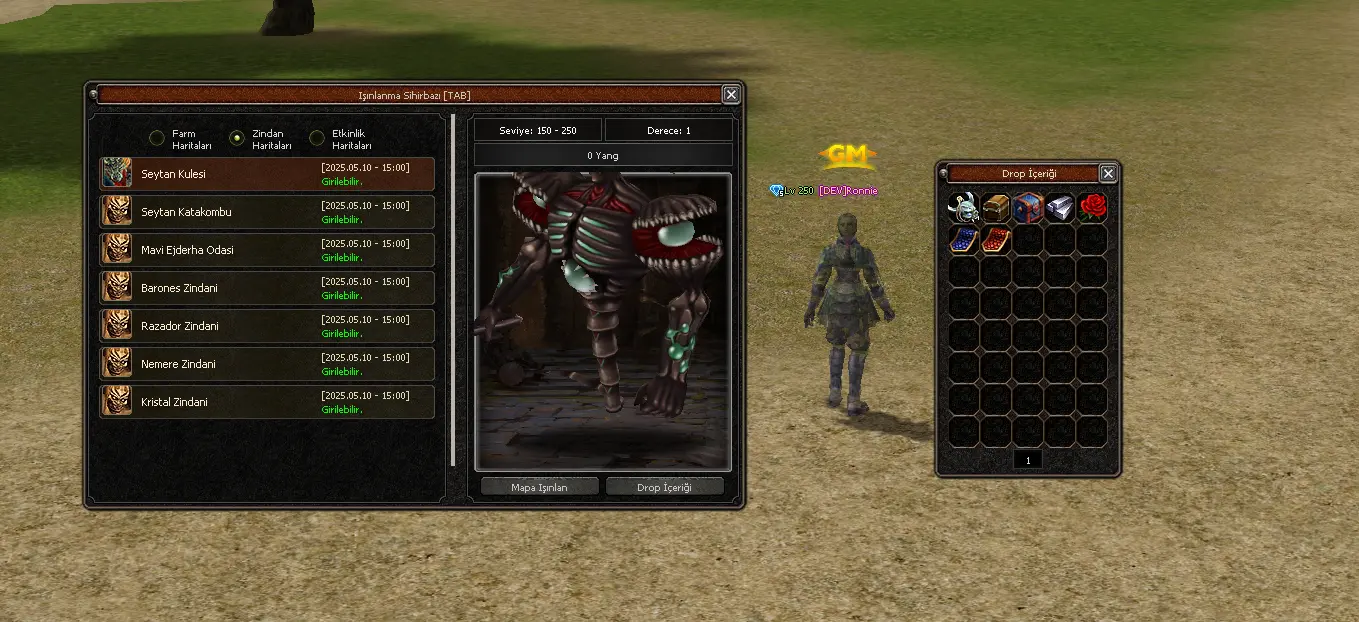Screen dimensions: 1359x622
Task: Select the red rose drop item
Action: pos(1092,208)
